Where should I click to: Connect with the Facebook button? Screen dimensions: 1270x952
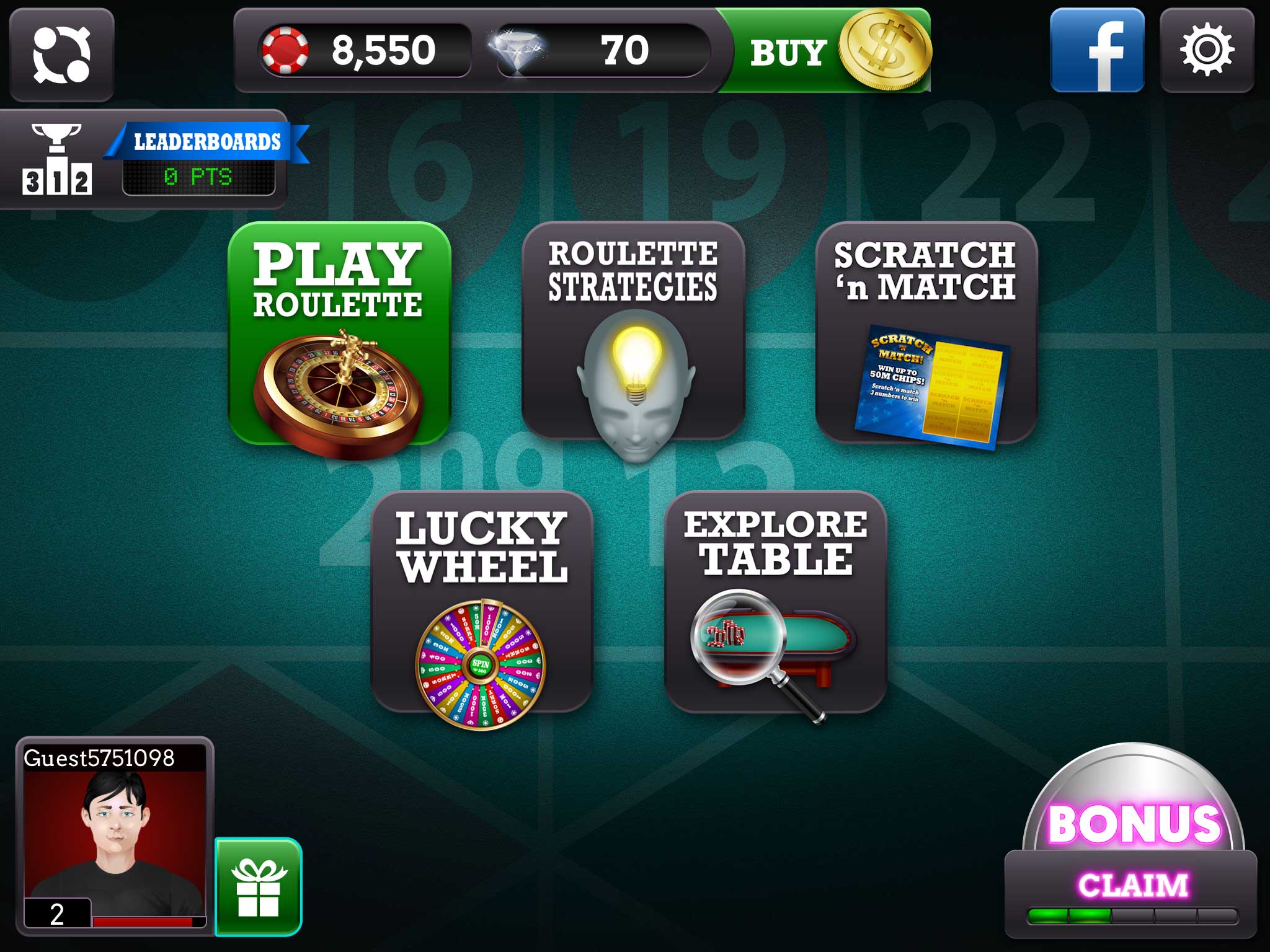point(1096,51)
